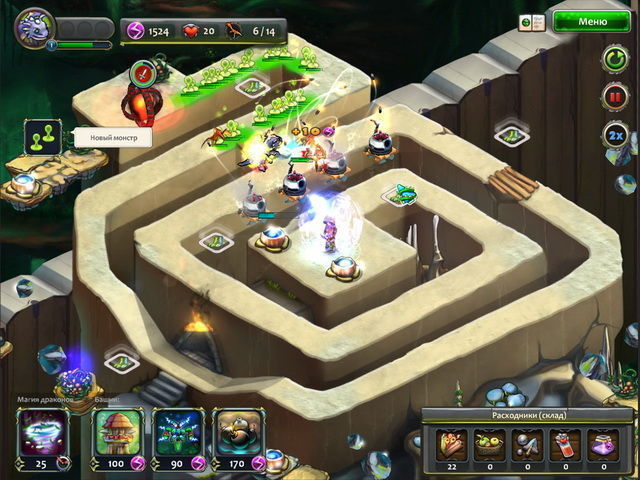The width and height of the screenshot is (640, 480).
Task: Open the monster encyclopedia book icon
Action: [526, 21]
